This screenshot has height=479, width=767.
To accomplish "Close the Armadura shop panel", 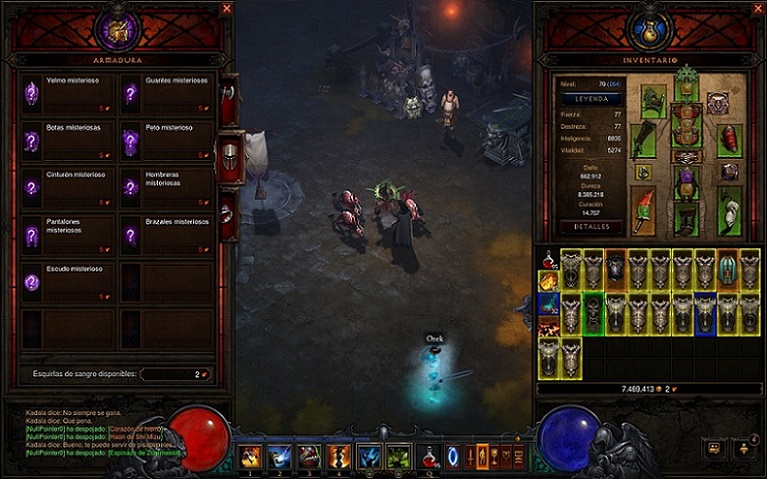I will [x=227, y=8].
